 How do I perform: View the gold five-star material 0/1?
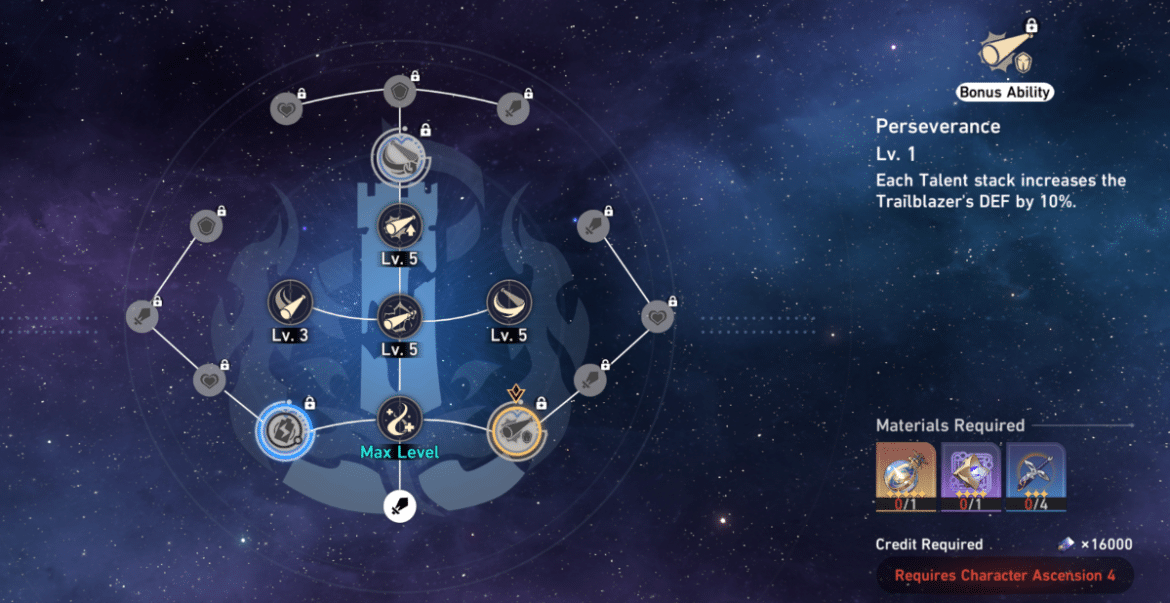[x=905, y=476]
